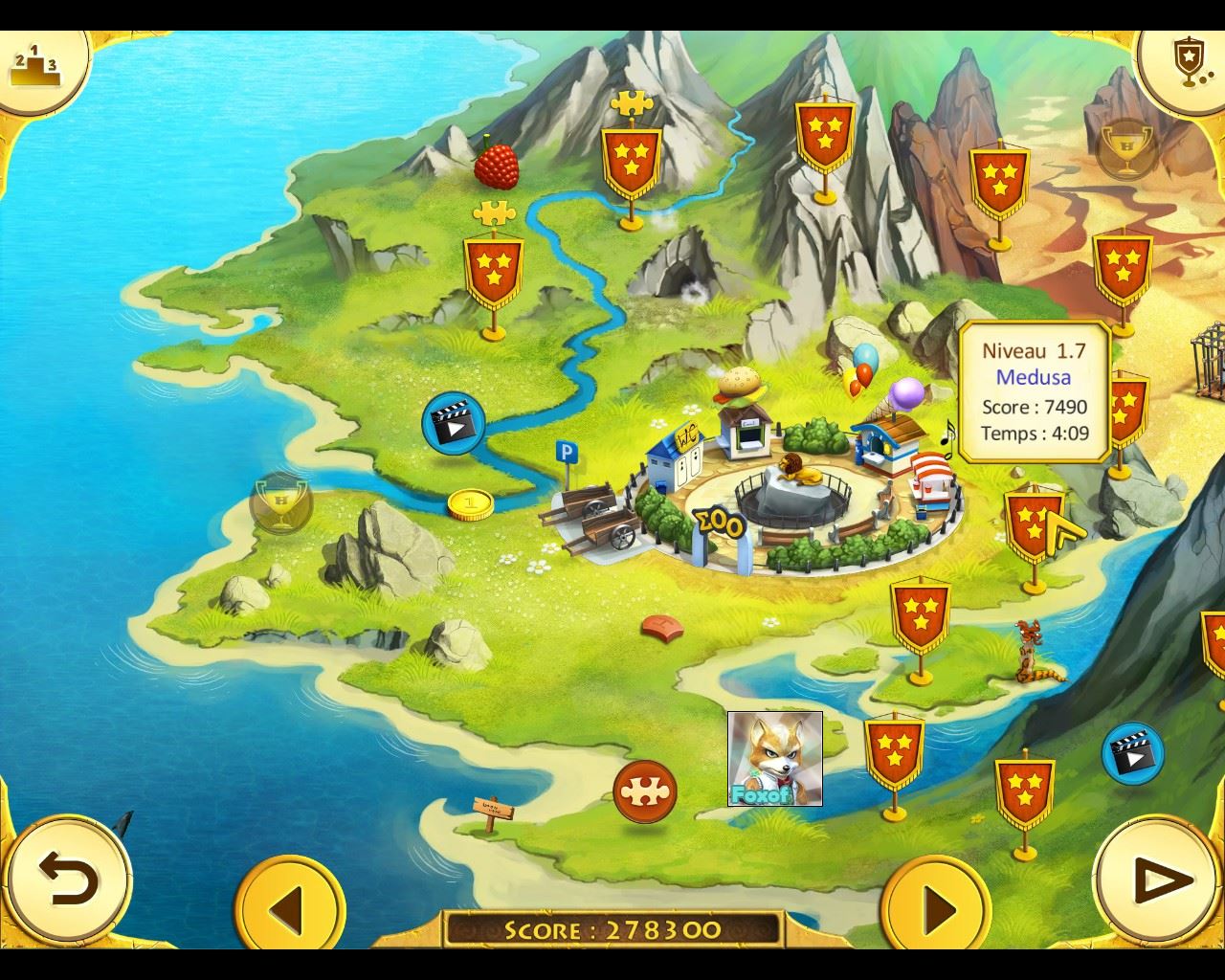
Task: Open the leaderboard podium icon
Action: pyautogui.click(x=34, y=63)
